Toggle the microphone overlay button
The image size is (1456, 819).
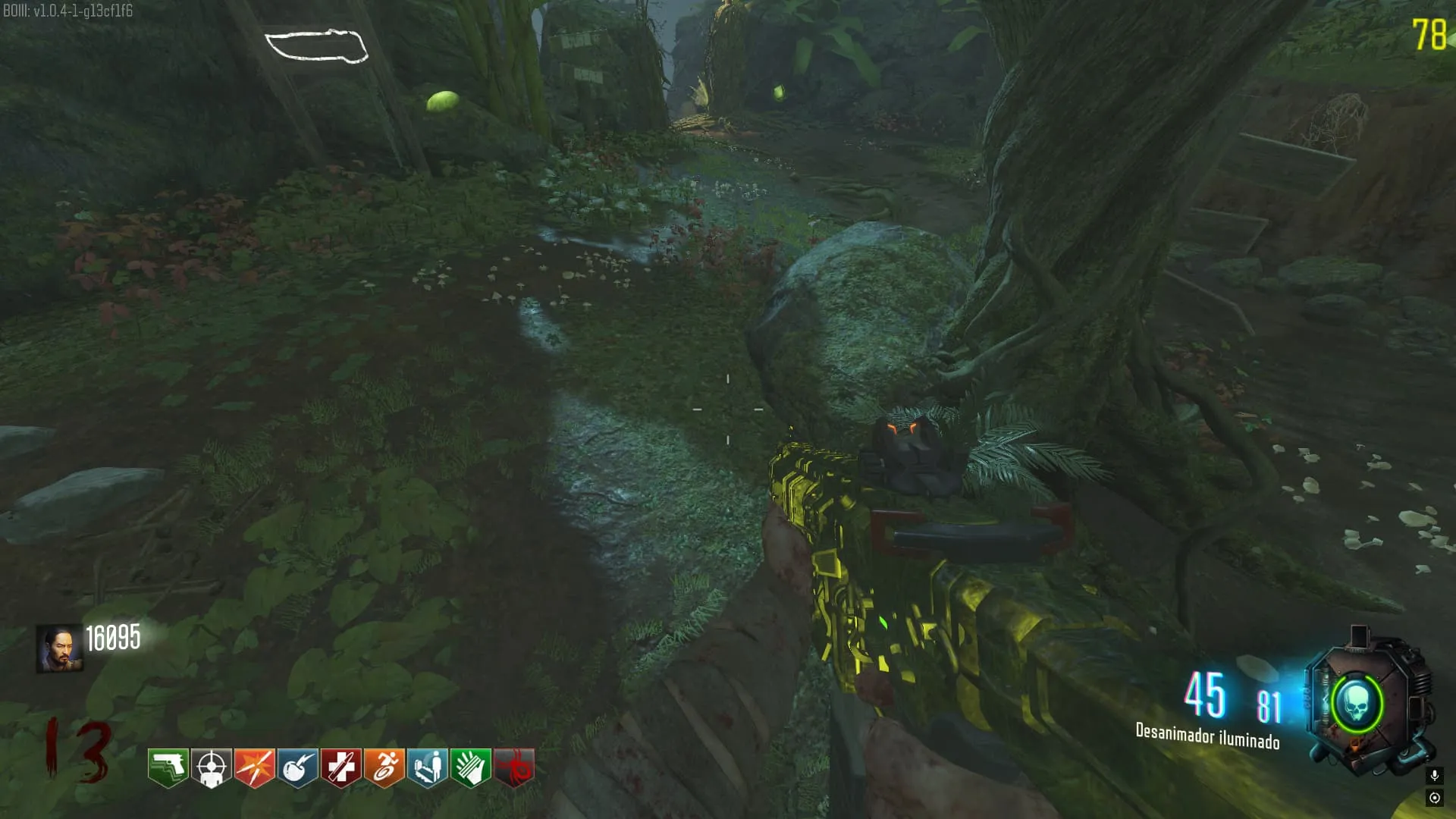click(x=1434, y=775)
